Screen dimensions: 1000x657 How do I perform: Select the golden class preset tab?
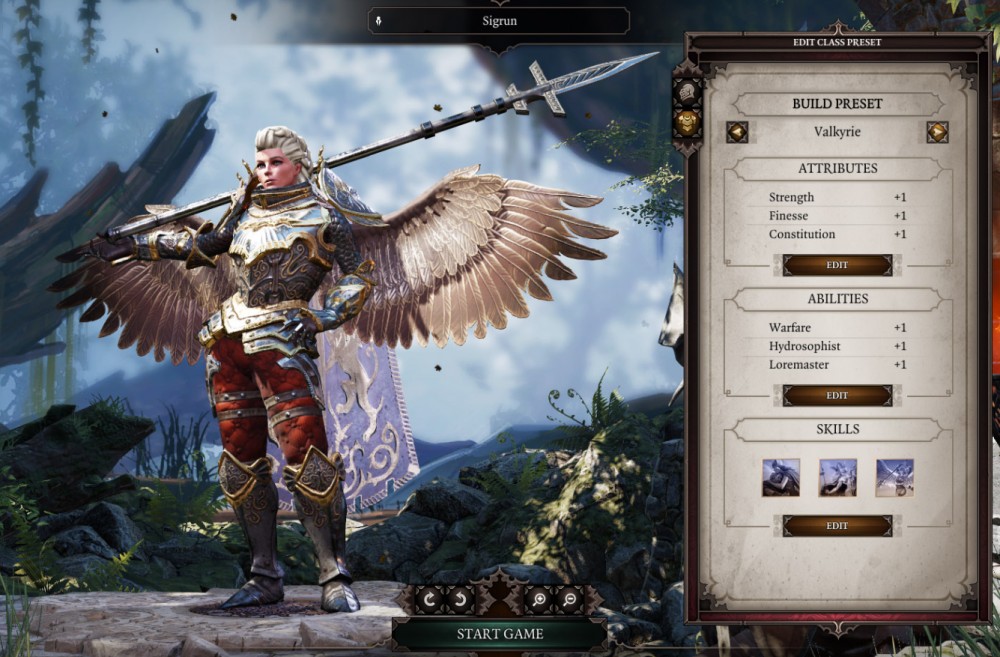[x=687, y=122]
